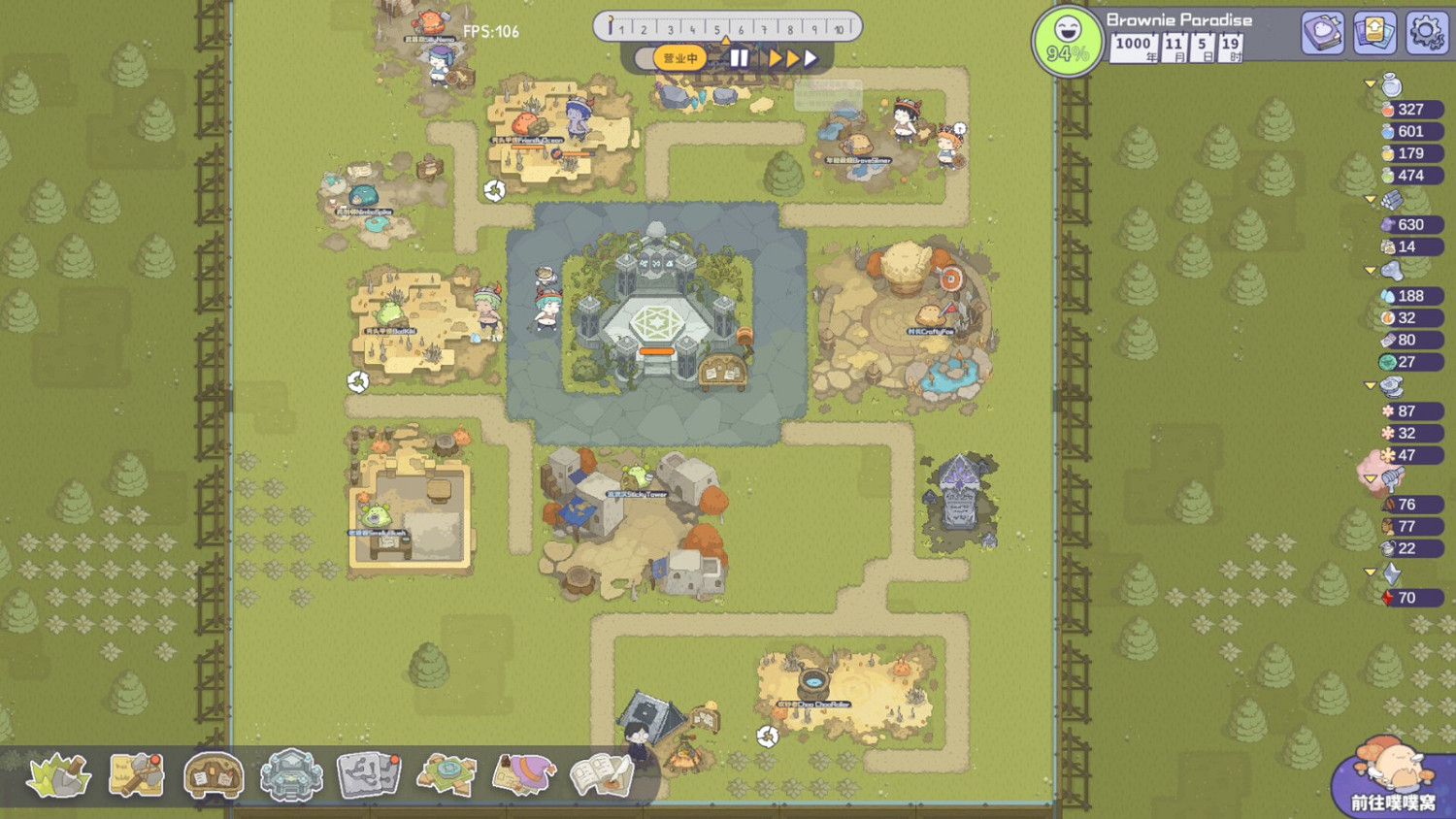Pause the game simulation
Screen dimensions: 1456x819
(738, 58)
